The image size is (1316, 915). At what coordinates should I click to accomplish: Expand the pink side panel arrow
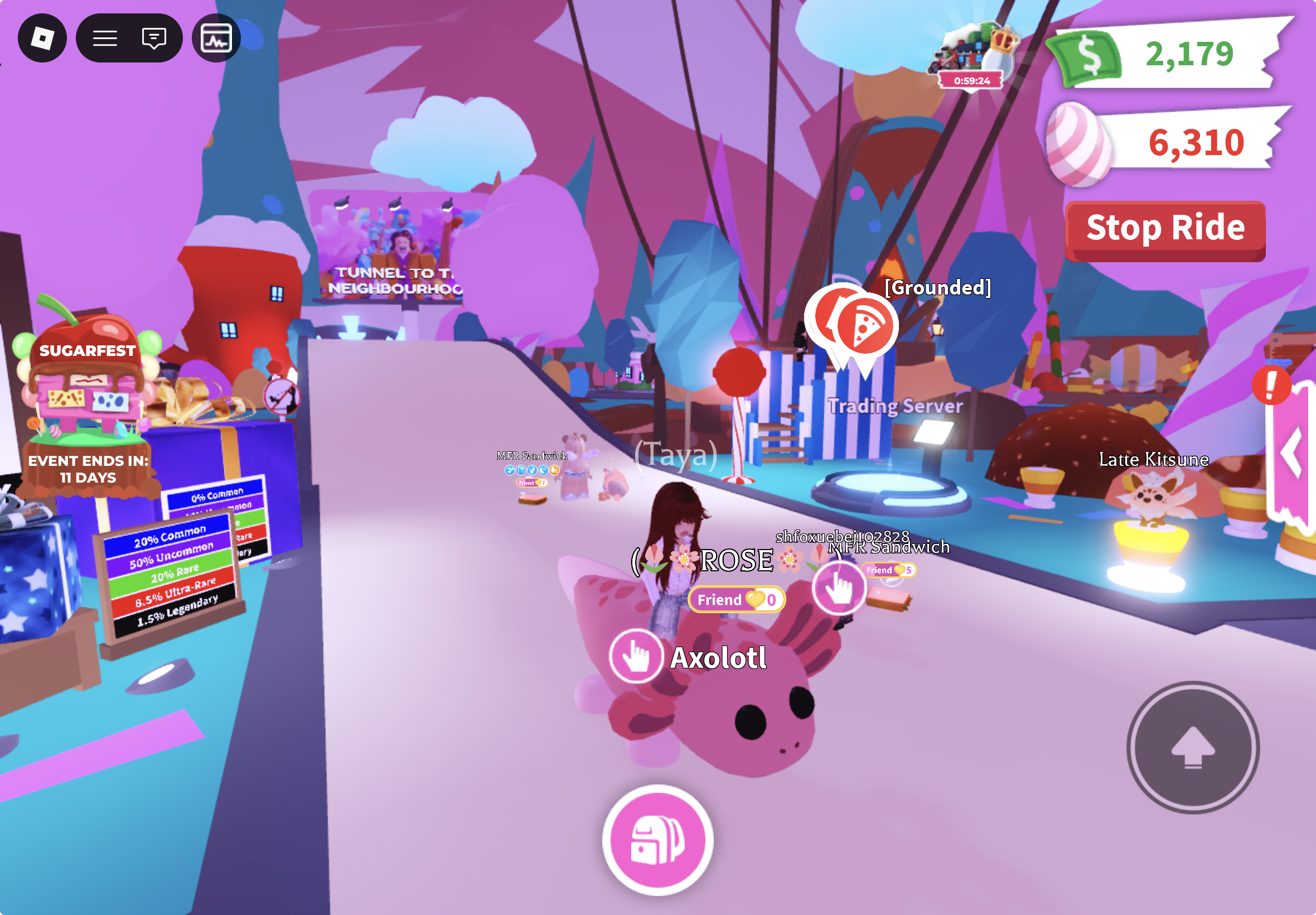[1293, 453]
